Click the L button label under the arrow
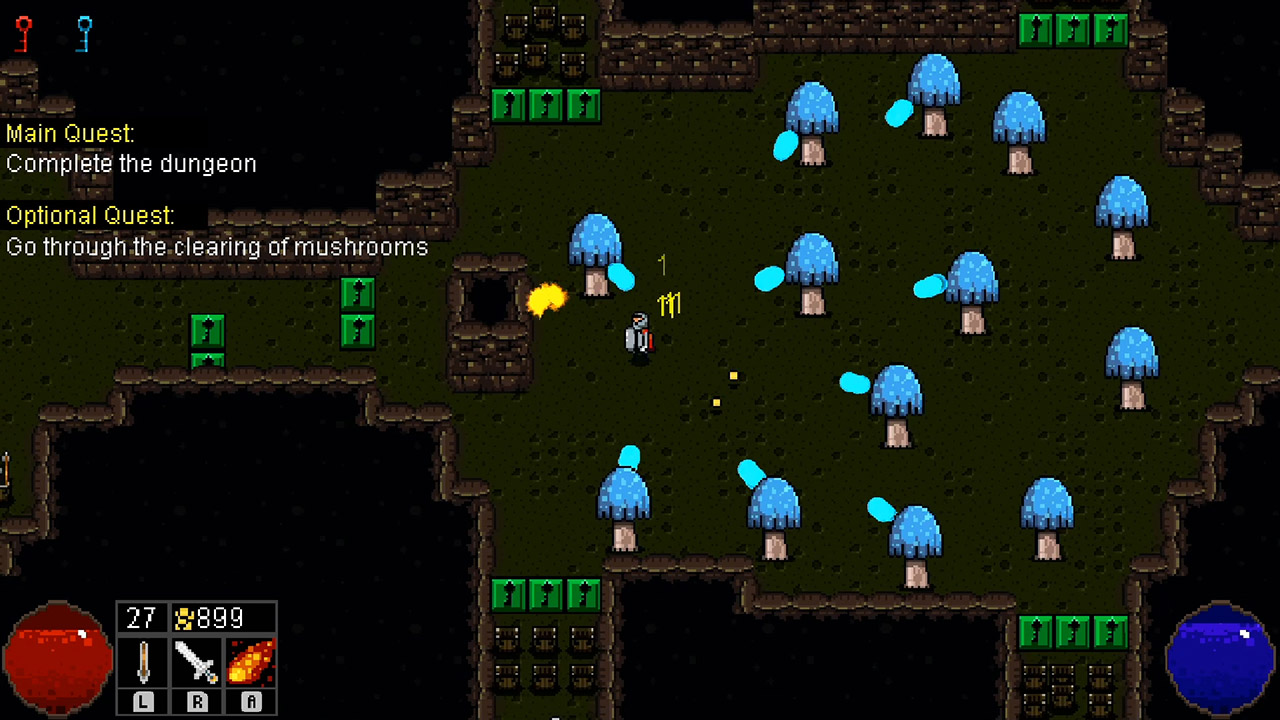 (x=143, y=702)
